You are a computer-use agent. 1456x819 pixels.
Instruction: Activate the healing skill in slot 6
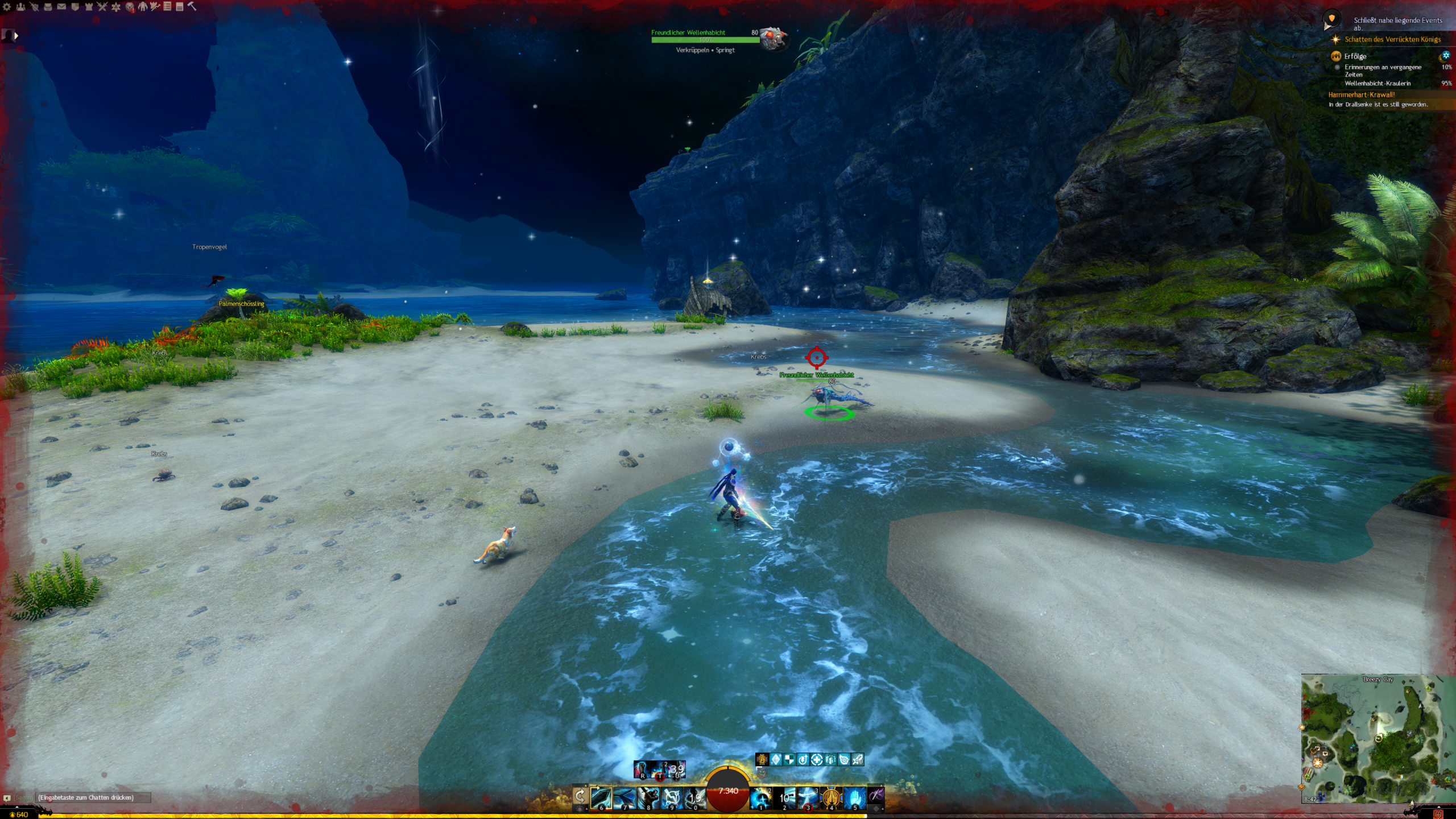coord(601,798)
